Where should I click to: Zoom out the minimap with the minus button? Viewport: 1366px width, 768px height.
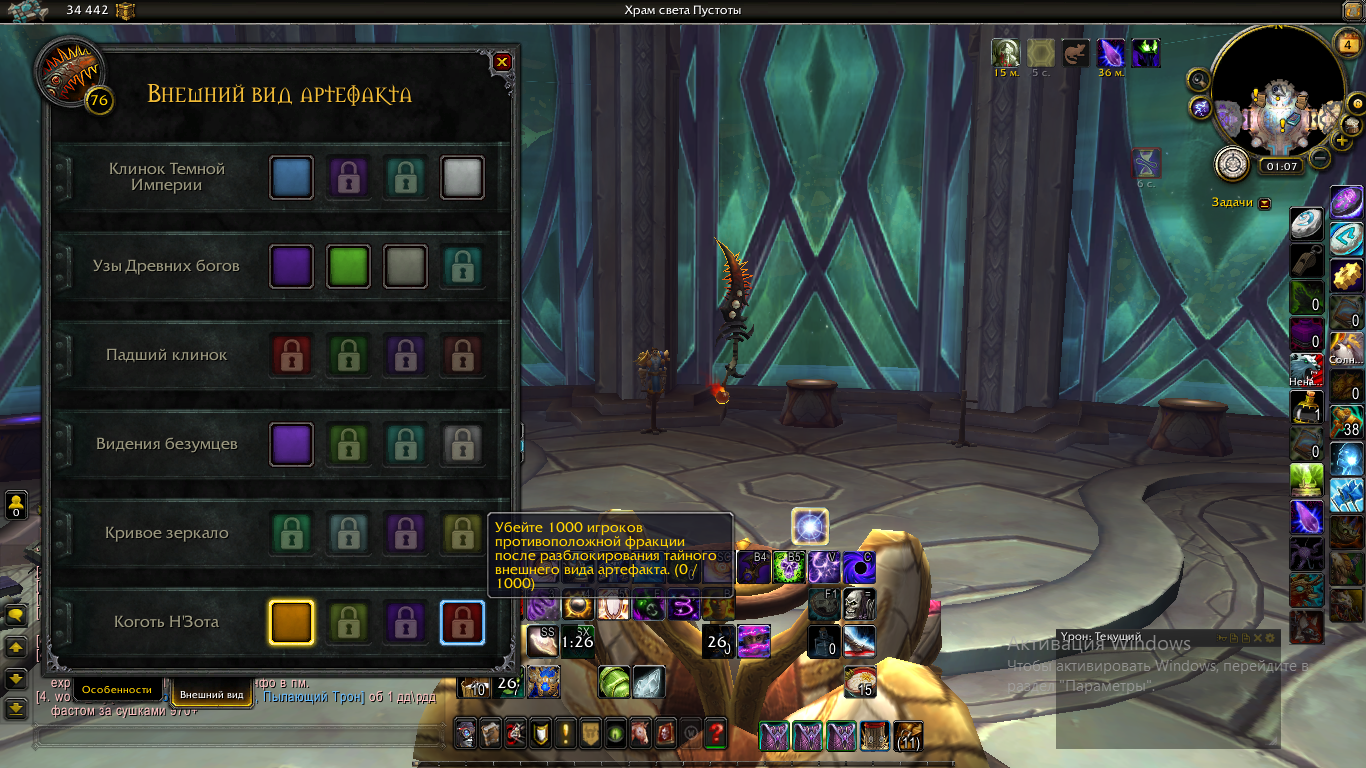pos(1320,158)
